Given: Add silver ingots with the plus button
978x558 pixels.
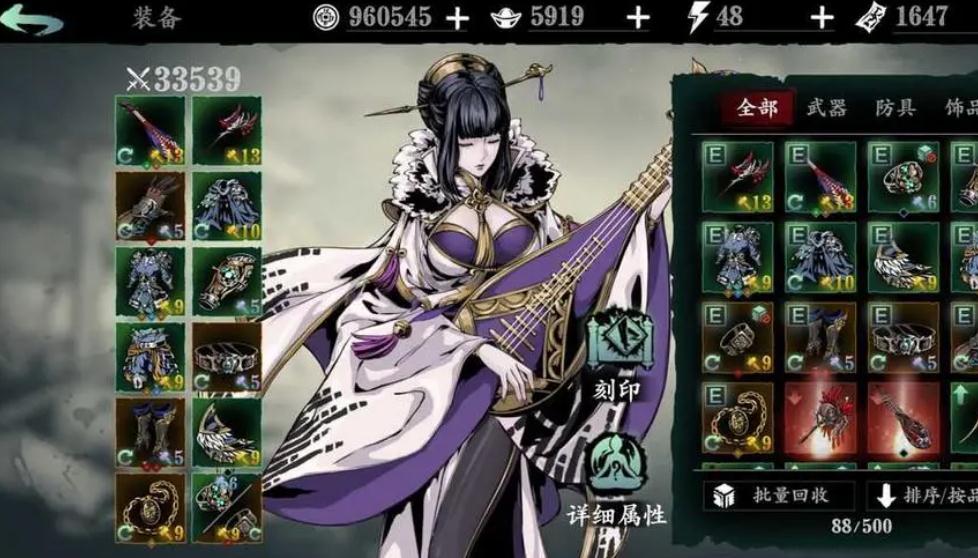Looking at the screenshot, I should pos(637,18).
